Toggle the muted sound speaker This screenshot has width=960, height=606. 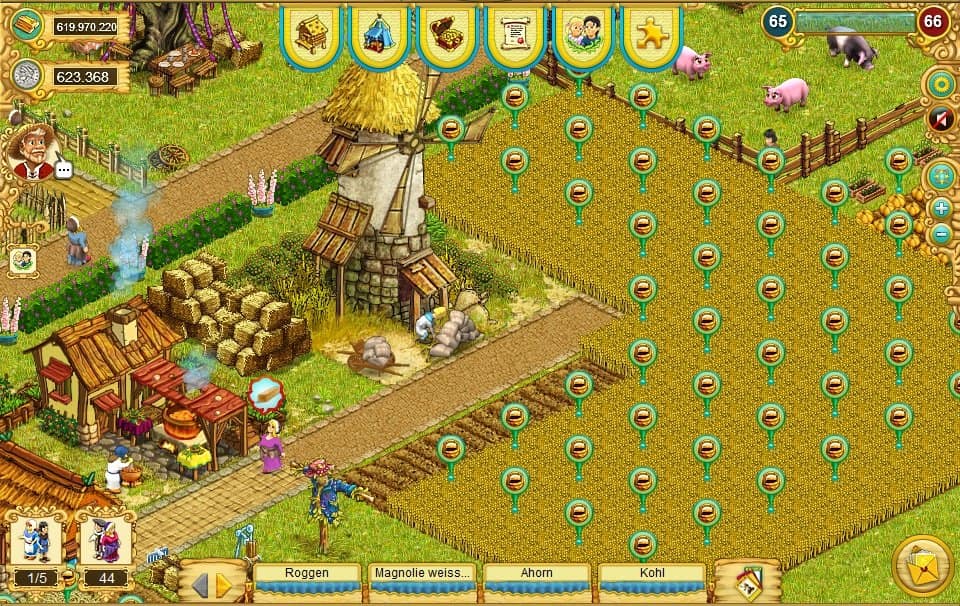click(x=940, y=120)
